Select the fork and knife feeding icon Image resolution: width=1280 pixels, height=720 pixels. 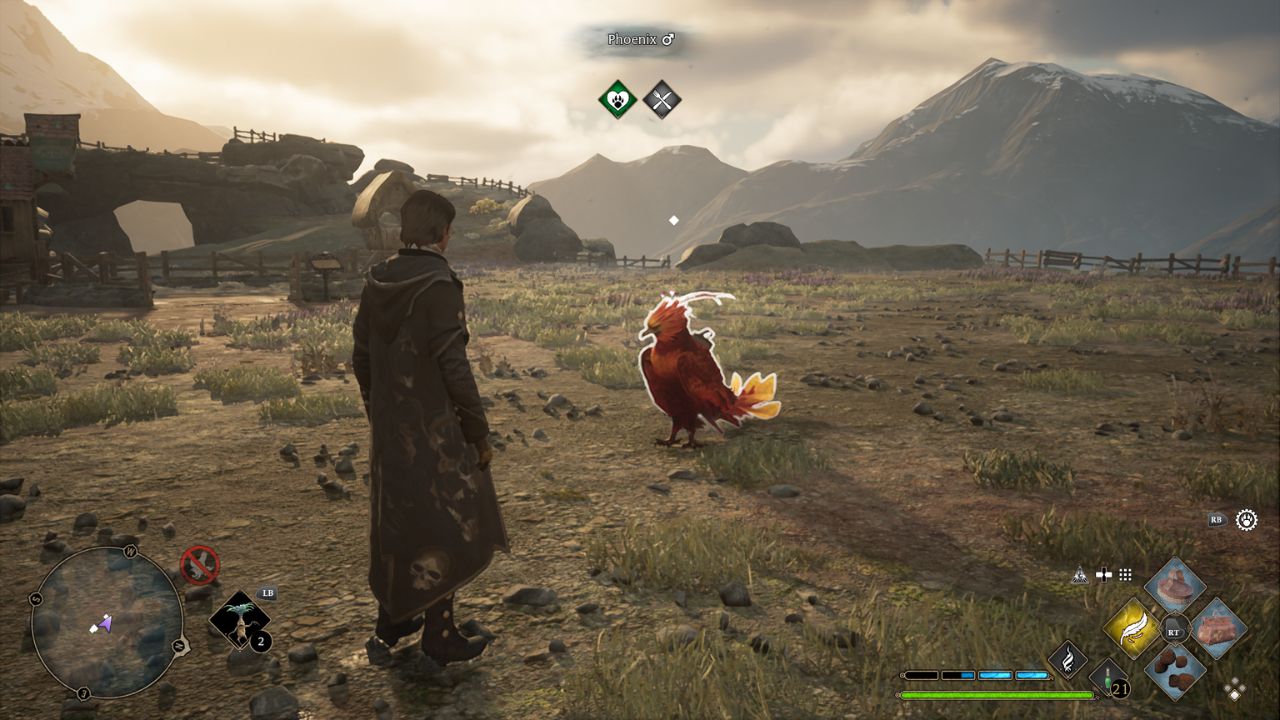click(x=661, y=99)
